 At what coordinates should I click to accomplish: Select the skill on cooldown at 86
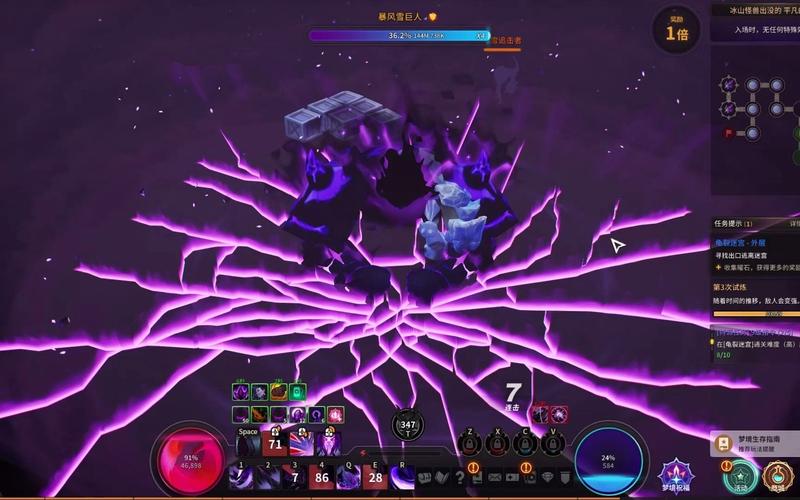coord(321,475)
